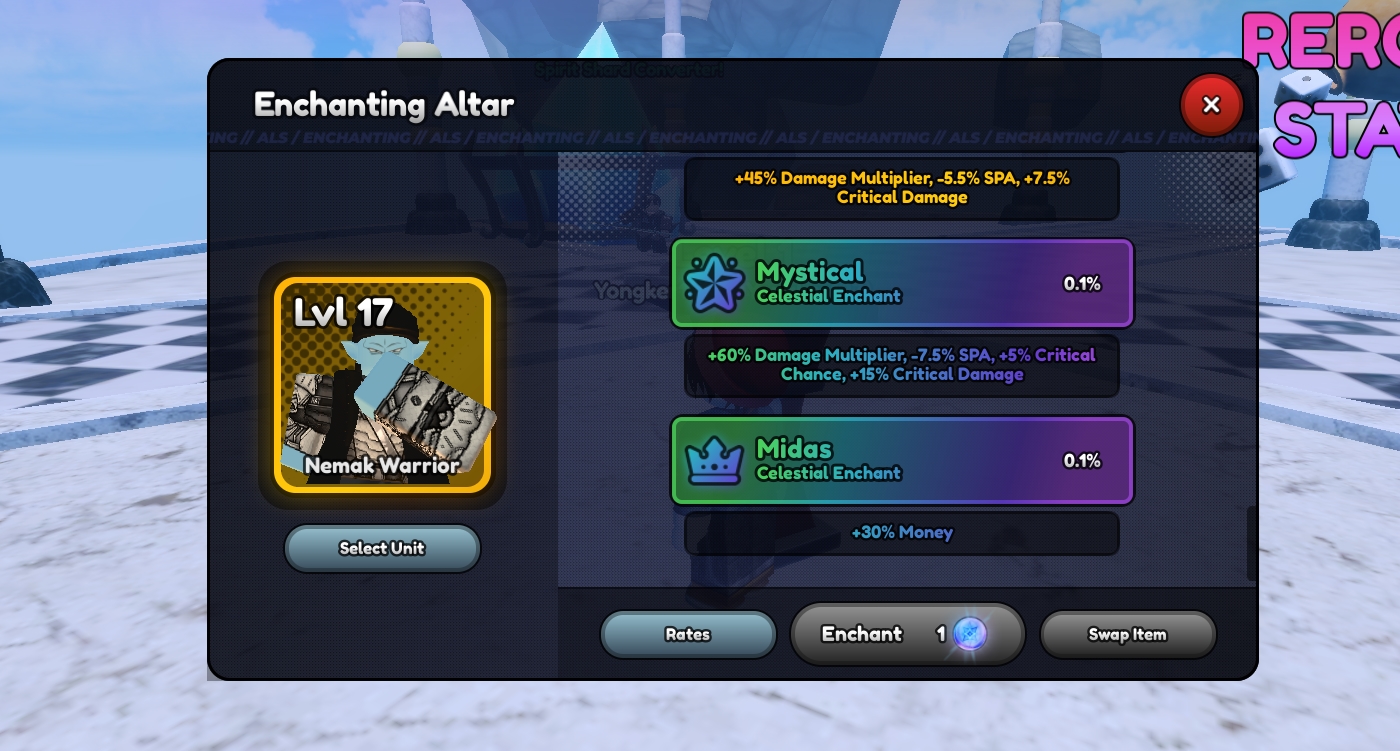The width and height of the screenshot is (1400, 751).
Task: Select the Midas Celestial Enchant row
Action: (902, 461)
